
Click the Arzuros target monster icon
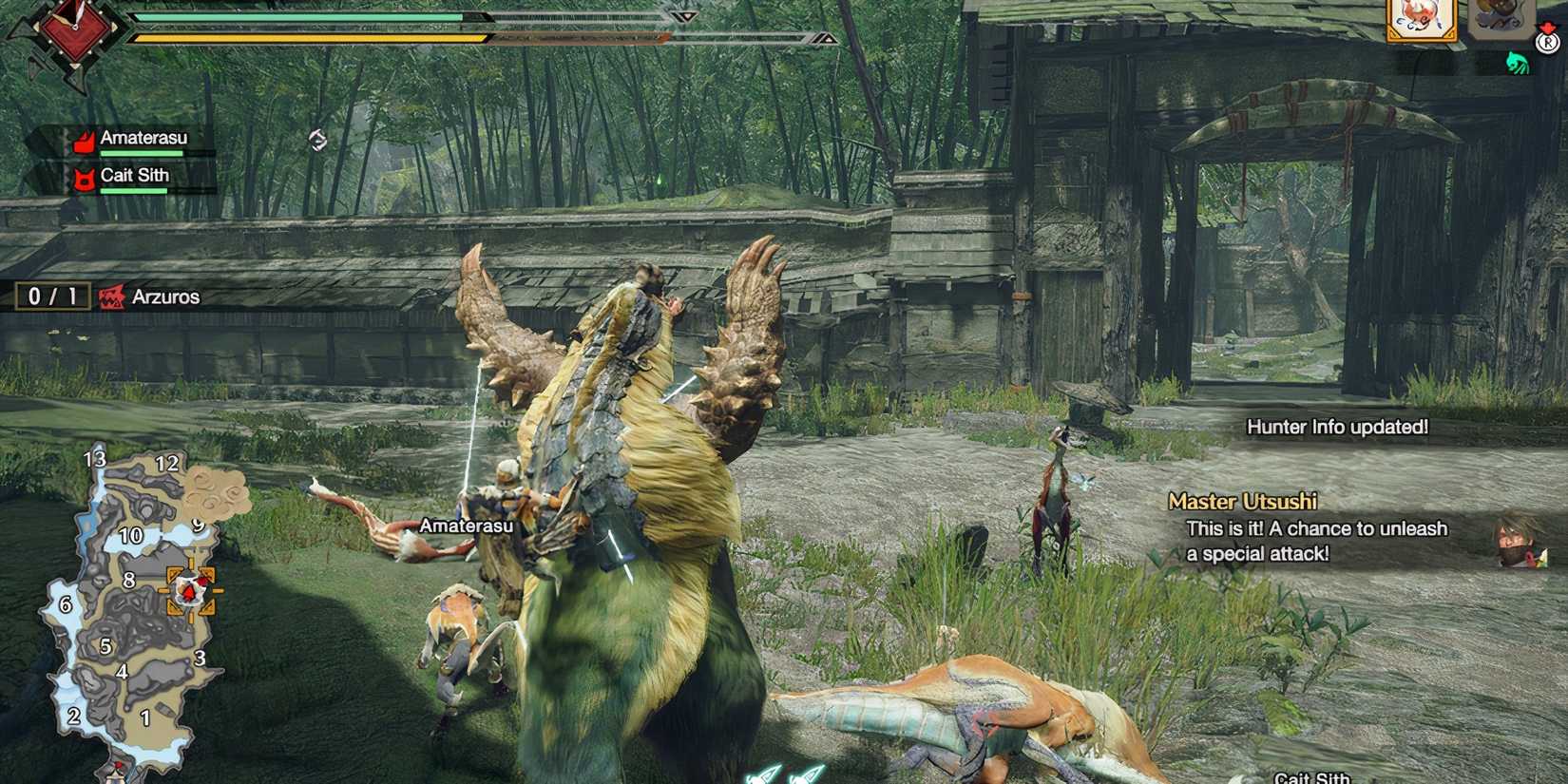click(113, 296)
